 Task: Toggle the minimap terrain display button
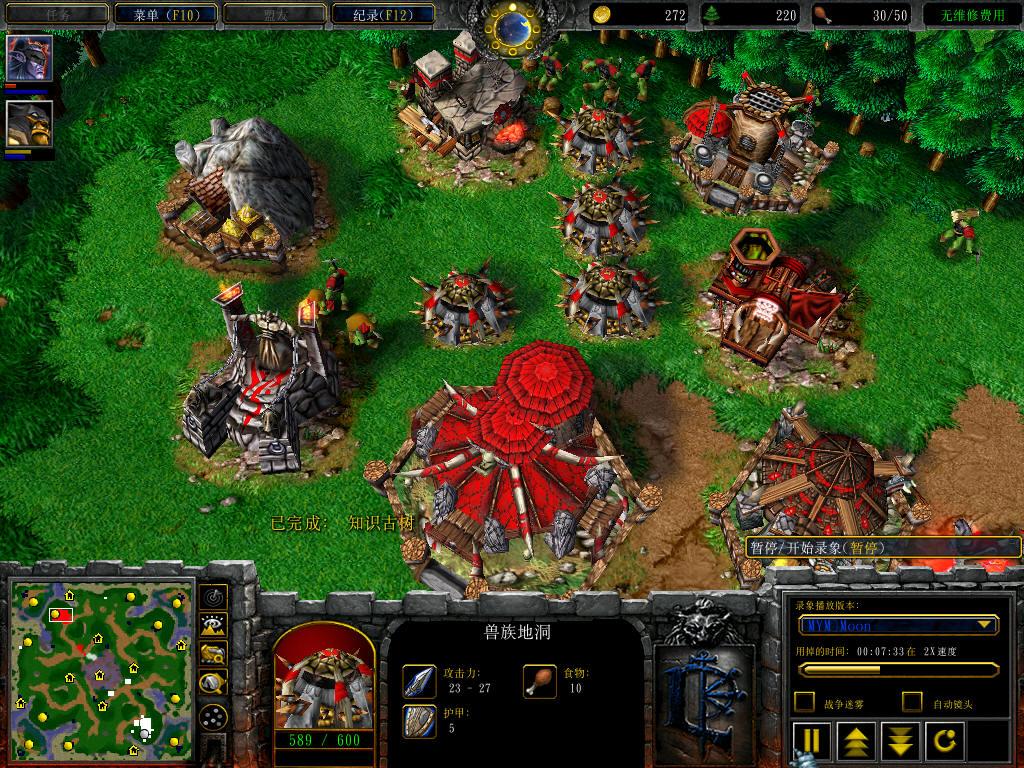coord(212,626)
